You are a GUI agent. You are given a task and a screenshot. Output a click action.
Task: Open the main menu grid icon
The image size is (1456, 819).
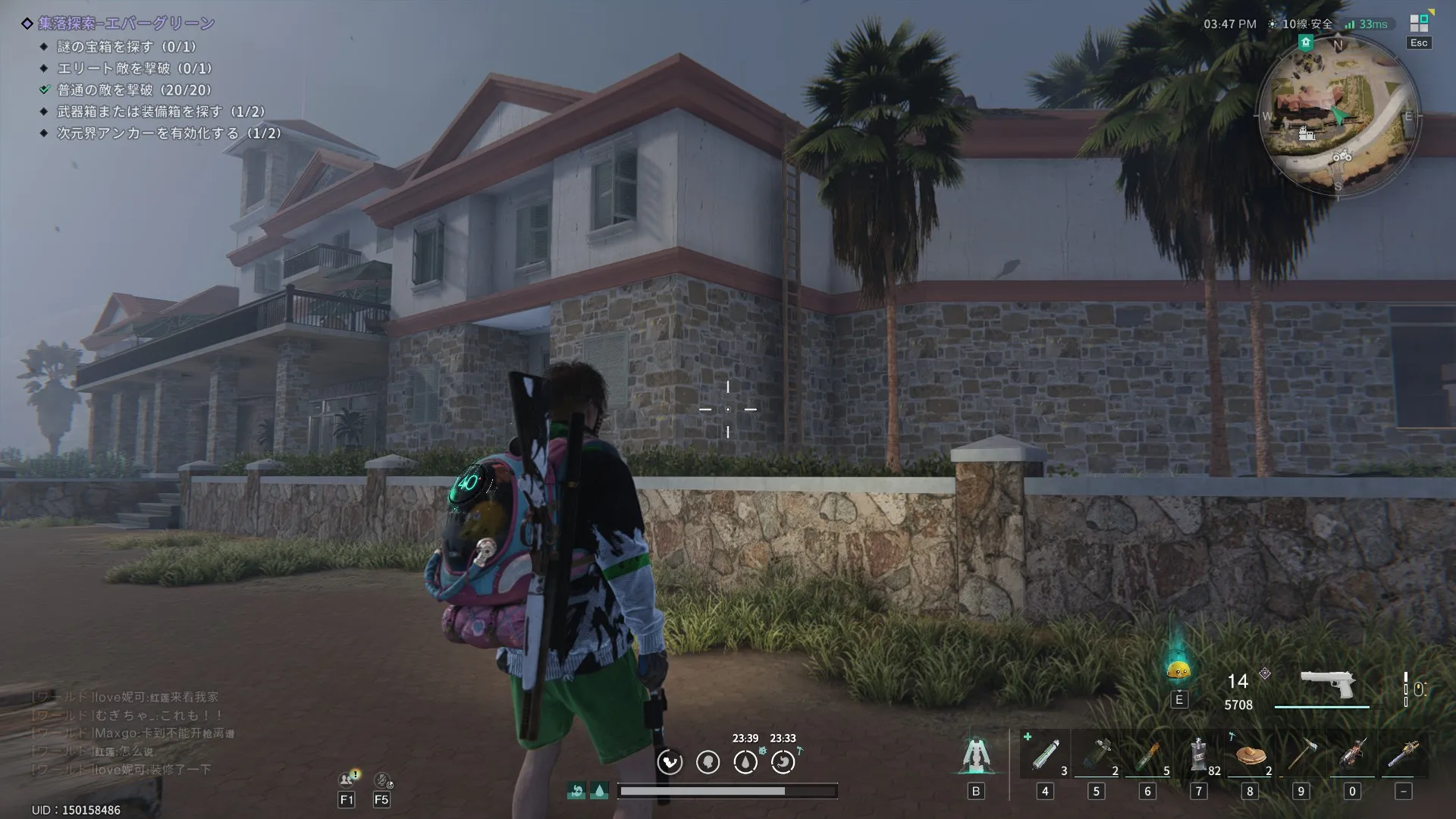point(1419,24)
